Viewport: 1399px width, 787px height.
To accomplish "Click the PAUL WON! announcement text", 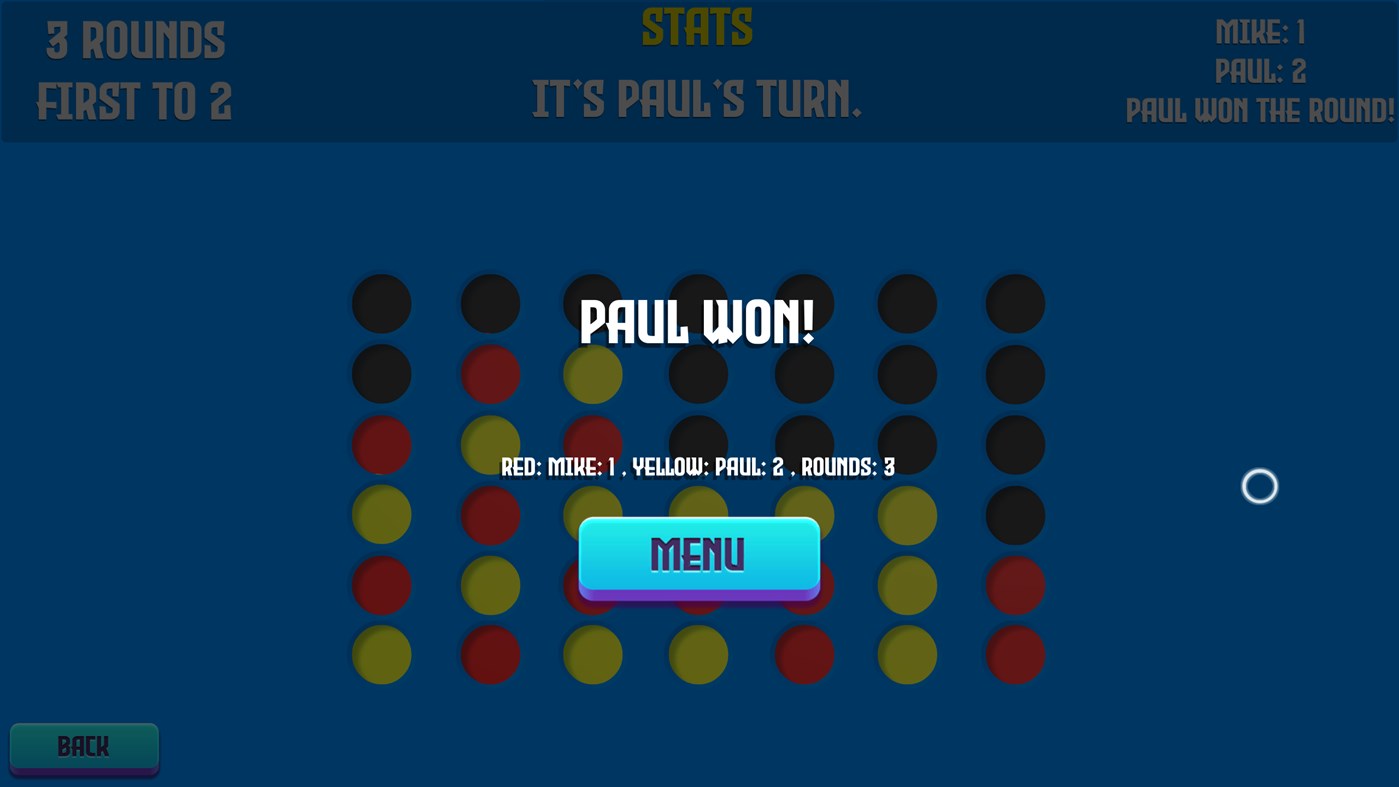I will click(697, 323).
